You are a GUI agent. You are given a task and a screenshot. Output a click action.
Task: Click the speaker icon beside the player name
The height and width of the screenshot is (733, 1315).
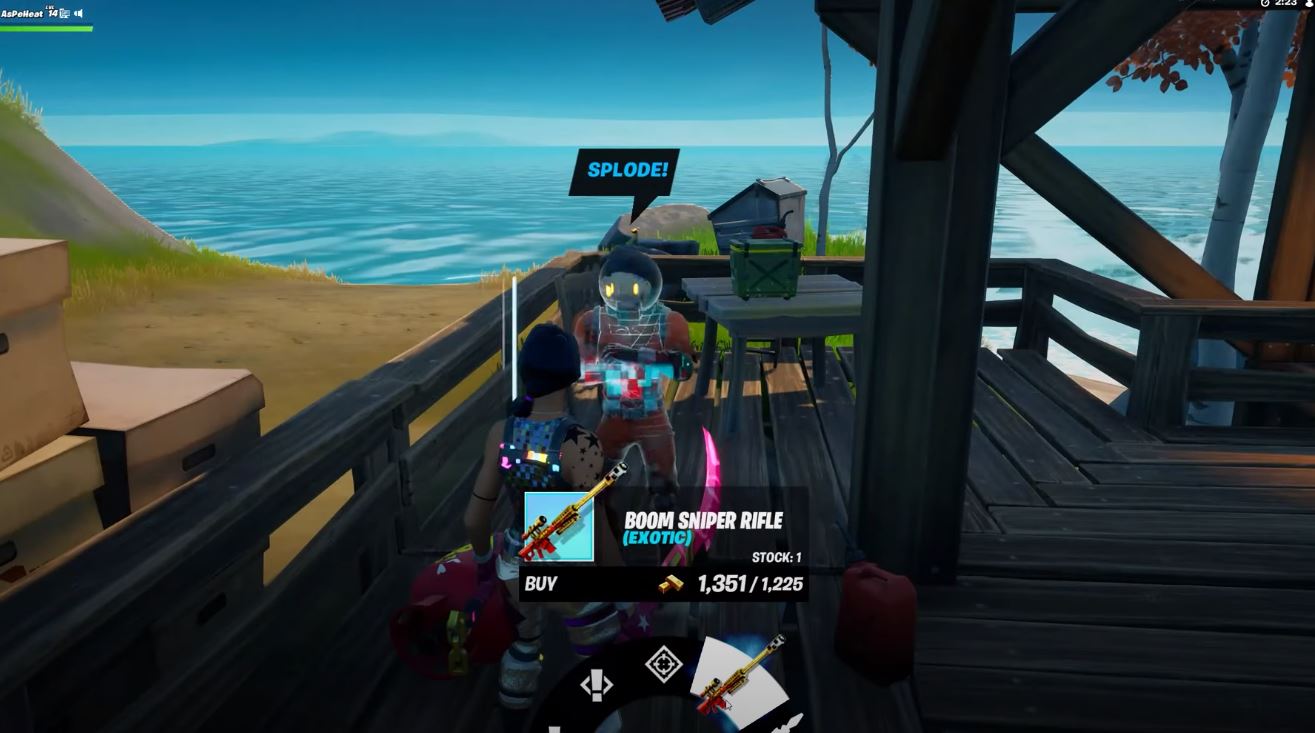coord(79,13)
